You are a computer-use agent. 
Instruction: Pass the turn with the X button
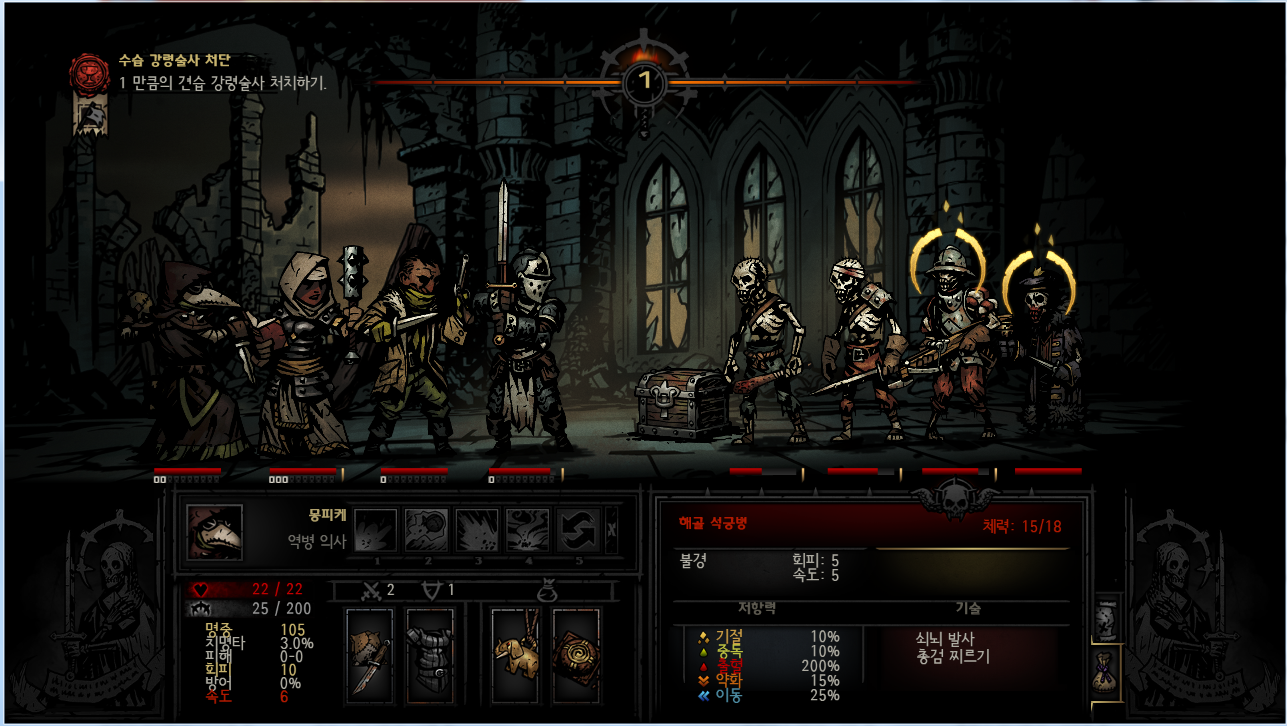click(x=612, y=531)
